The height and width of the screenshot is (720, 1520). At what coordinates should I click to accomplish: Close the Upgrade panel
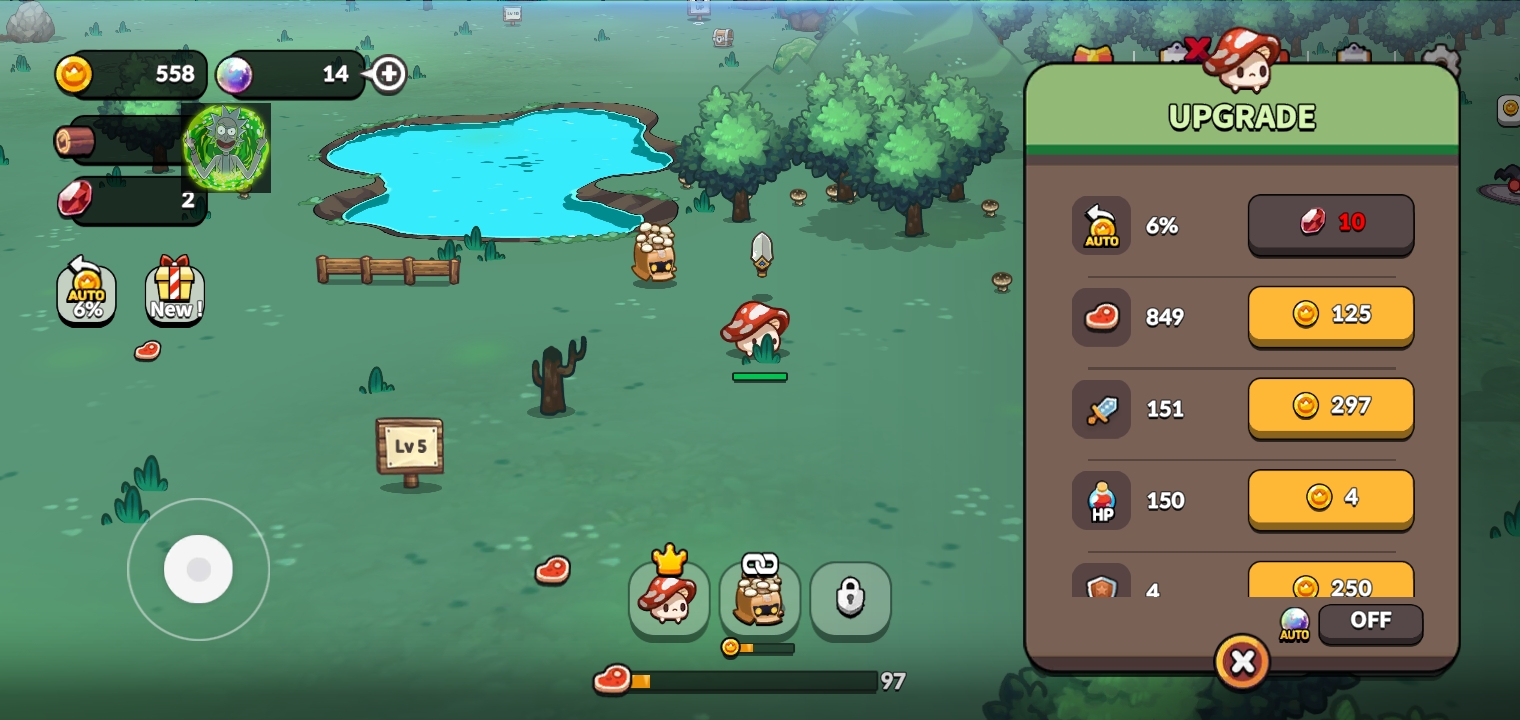[1242, 662]
